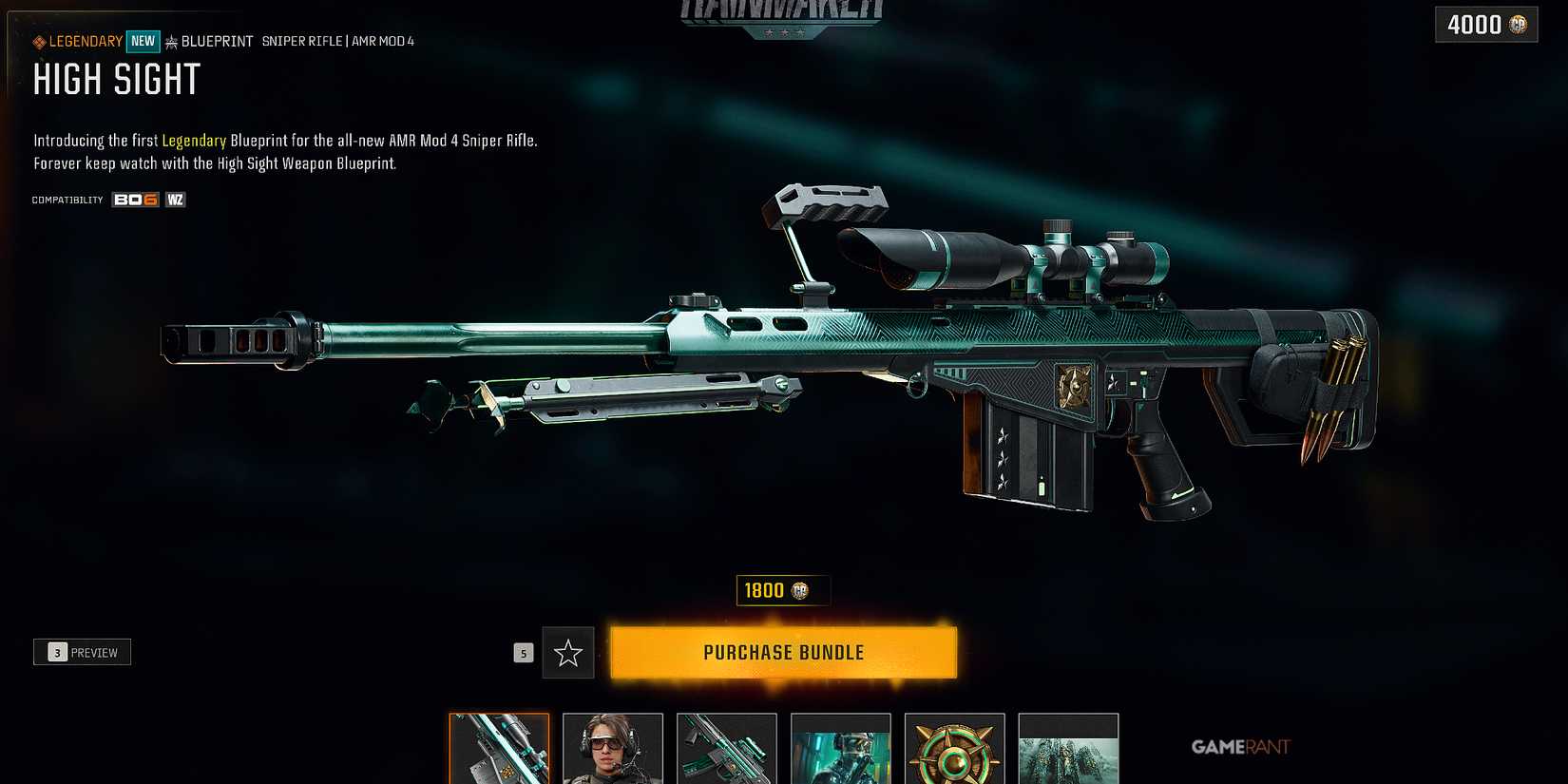Click the WZ compatibility icon

pyautogui.click(x=174, y=199)
